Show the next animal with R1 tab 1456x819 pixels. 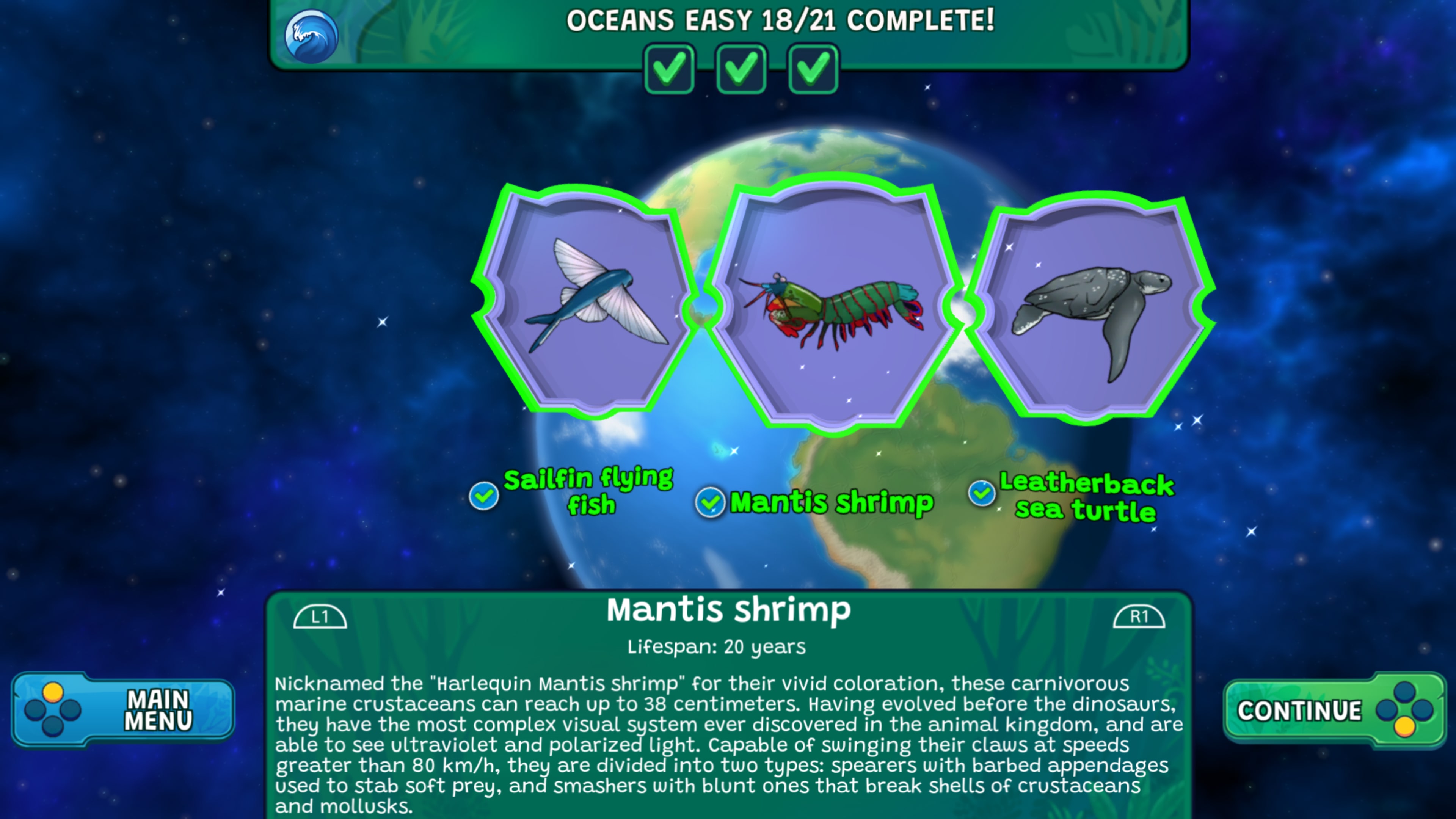point(1138,617)
